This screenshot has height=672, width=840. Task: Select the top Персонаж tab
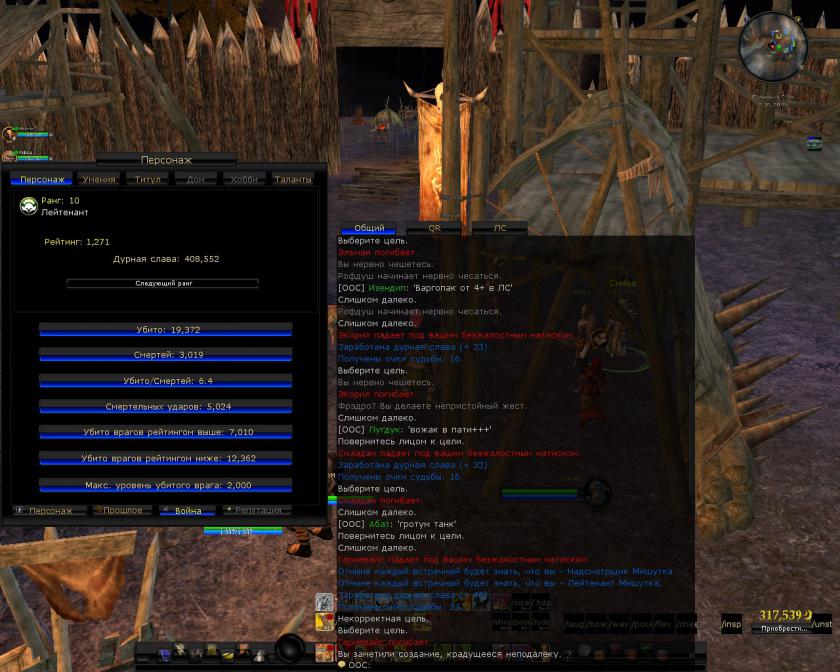pyautogui.click(x=42, y=179)
